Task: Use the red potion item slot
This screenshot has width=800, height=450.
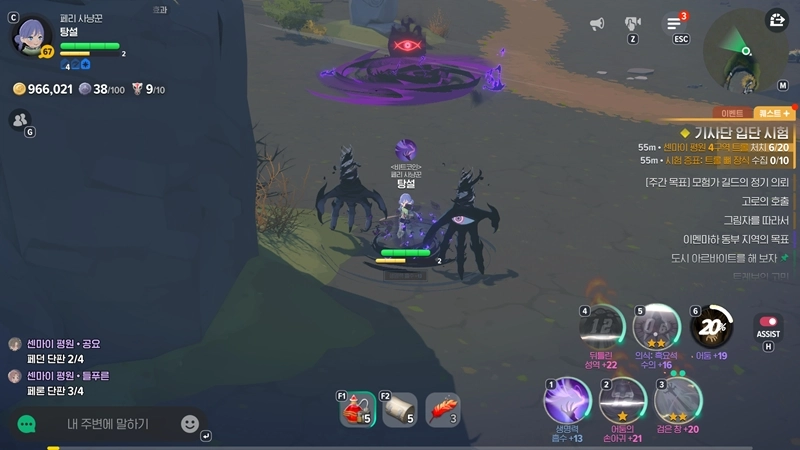Action: coord(357,410)
